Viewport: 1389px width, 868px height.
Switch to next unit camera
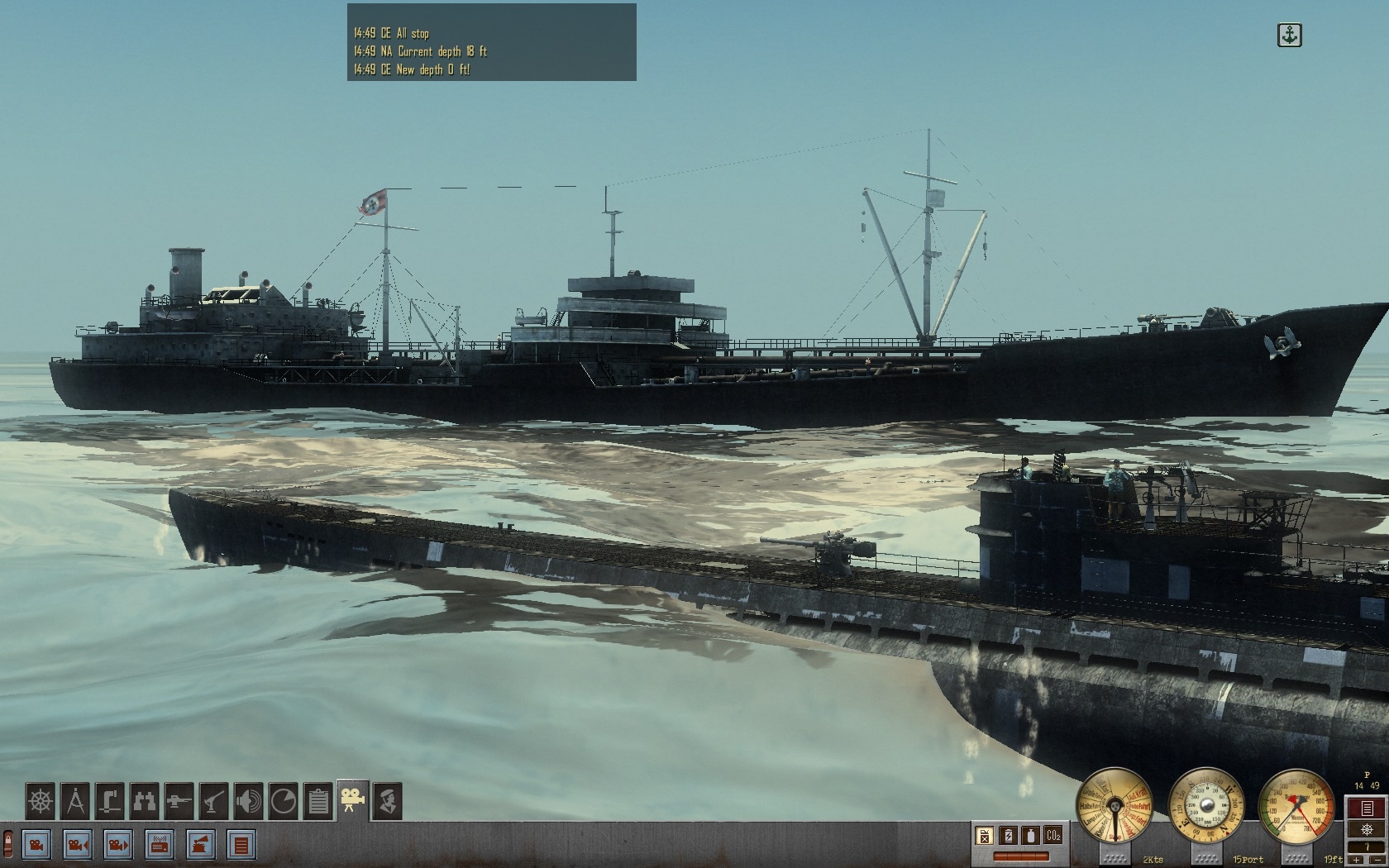pos(118,845)
